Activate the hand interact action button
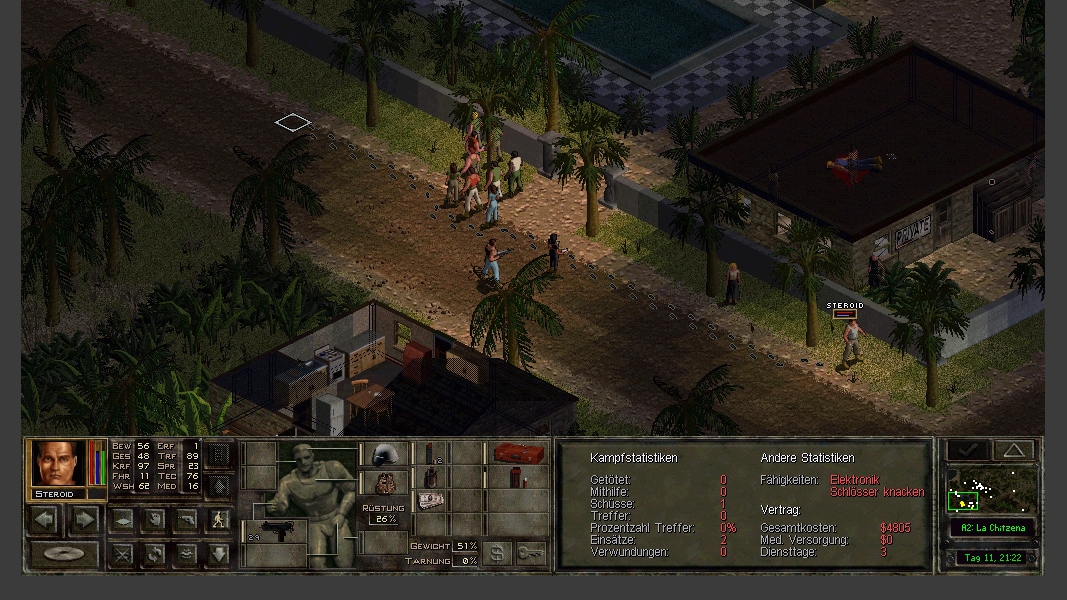The image size is (1067, 600). click(x=155, y=520)
